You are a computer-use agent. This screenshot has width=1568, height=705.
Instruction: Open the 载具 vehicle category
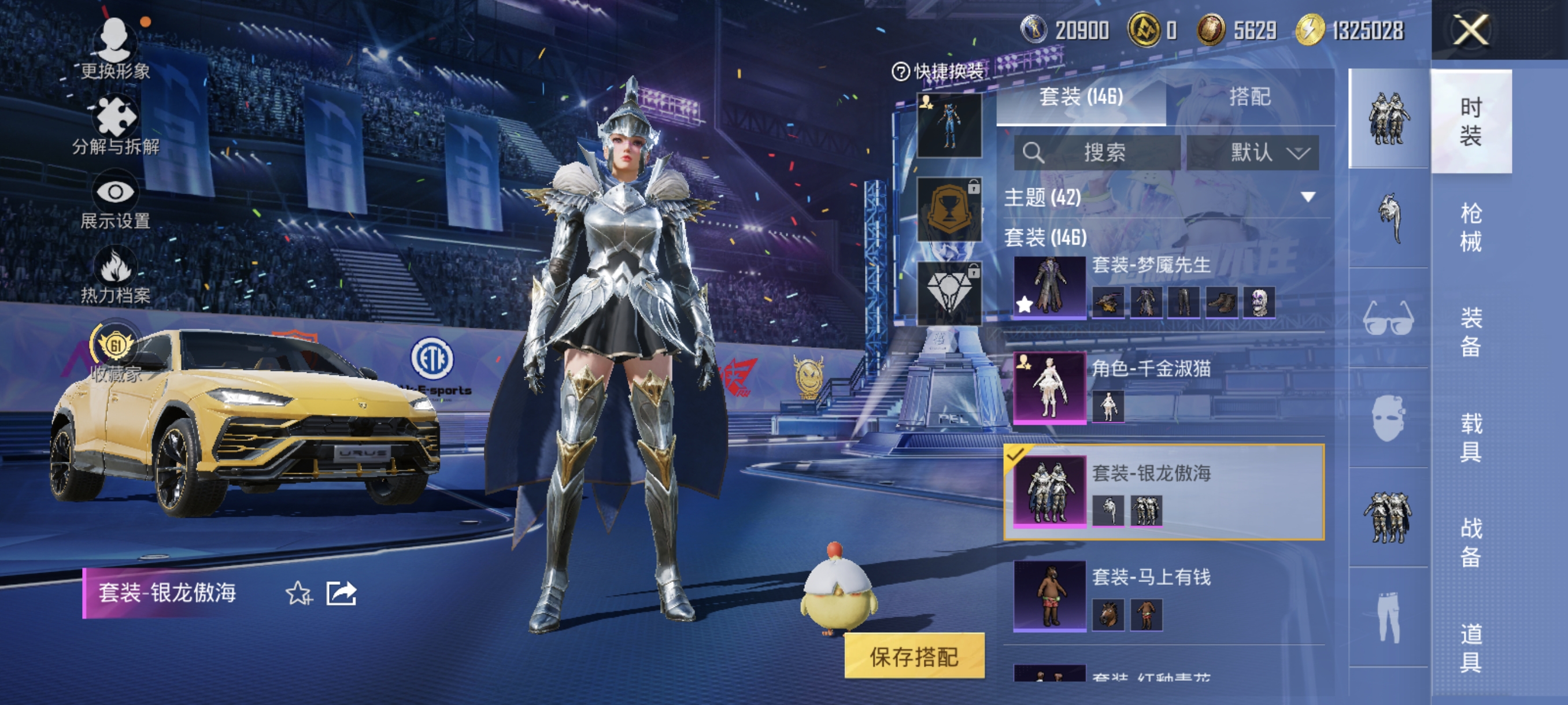pos(1471,437)
